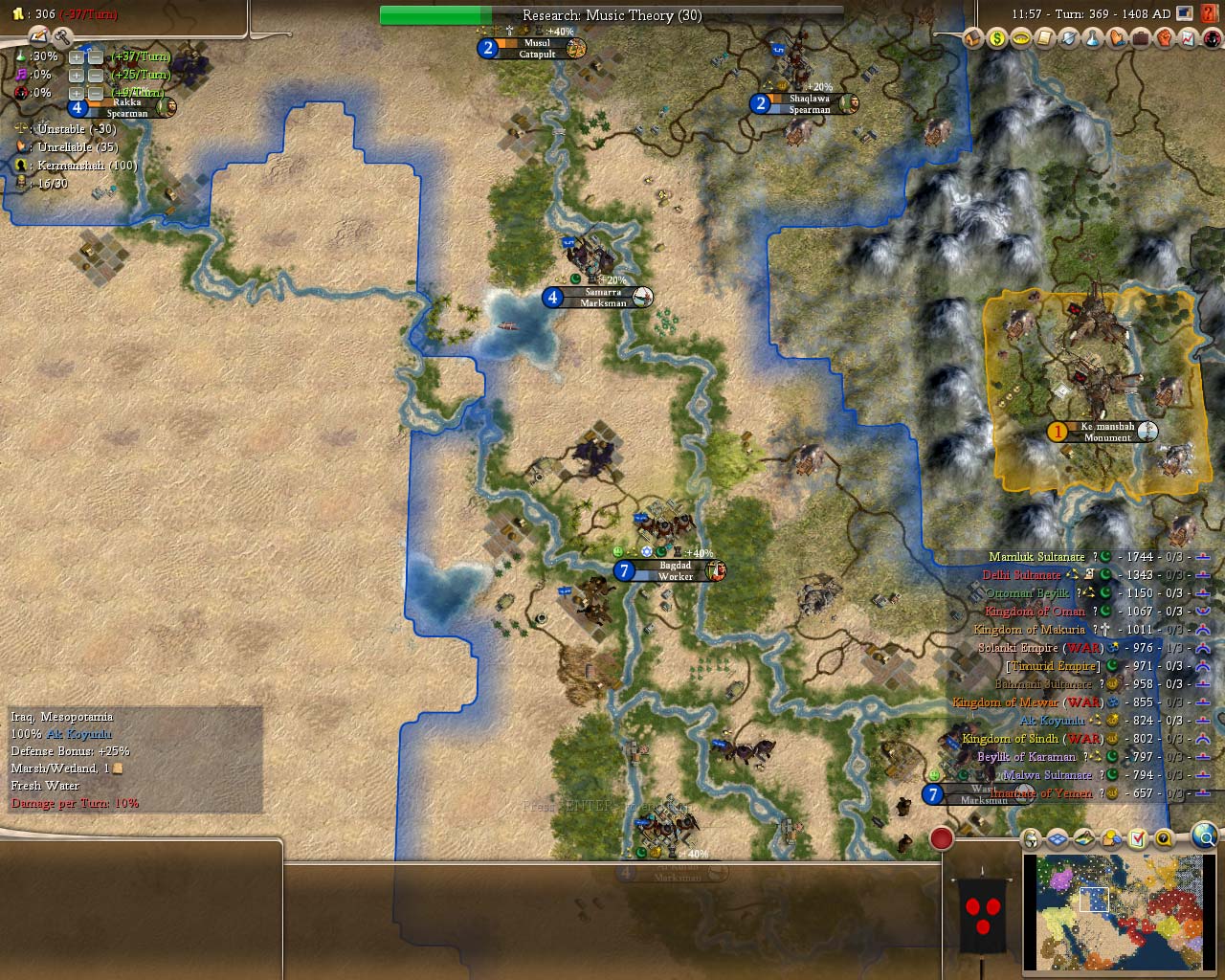Decrease the culture rate percentage
Viewport: 1225px width, 980px height.
click(x=95, y=76)
